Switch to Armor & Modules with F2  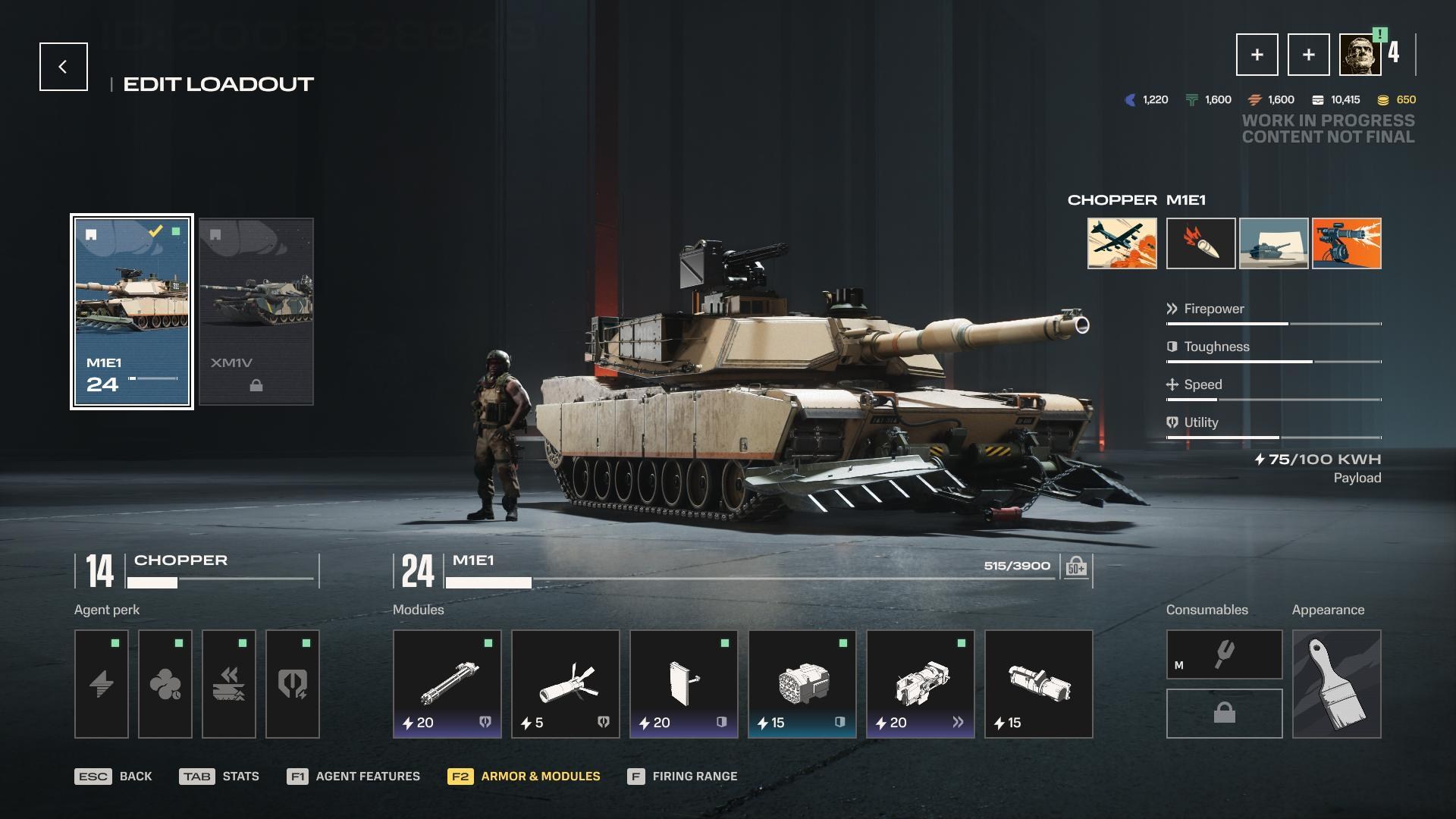coord(525,776)
